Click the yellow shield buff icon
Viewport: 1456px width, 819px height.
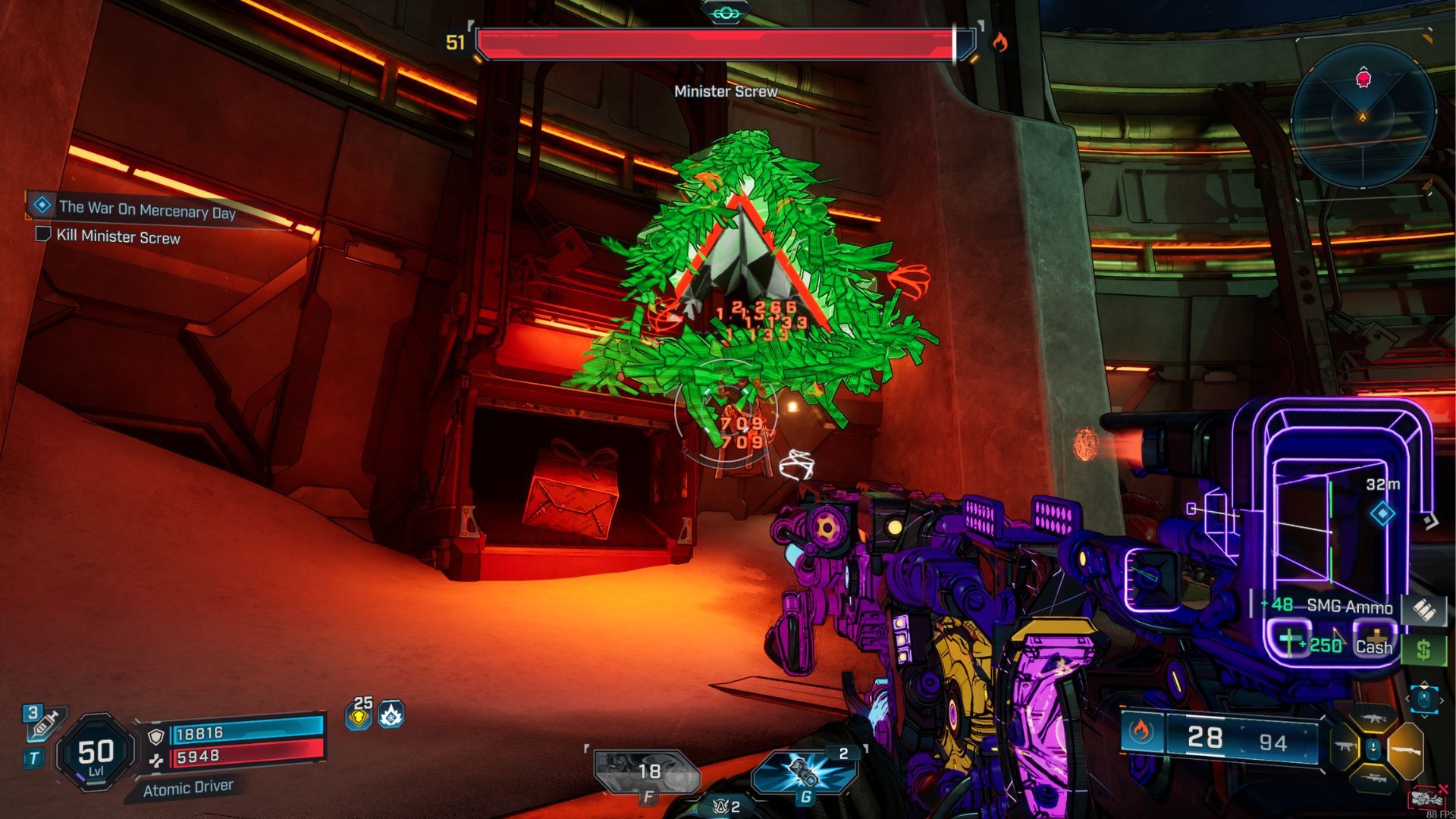[x=359, y=715]
